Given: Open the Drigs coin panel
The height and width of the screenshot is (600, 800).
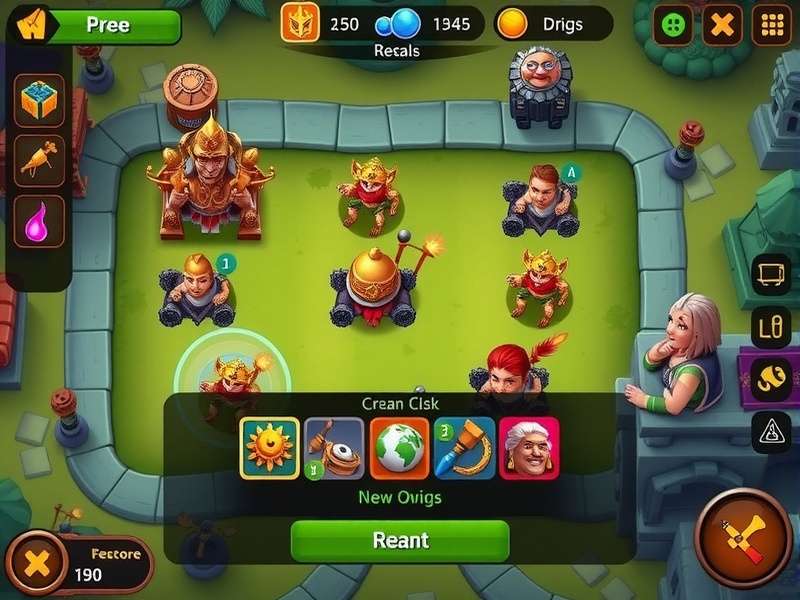Looking at the screenshot, I should click(553, 24).
